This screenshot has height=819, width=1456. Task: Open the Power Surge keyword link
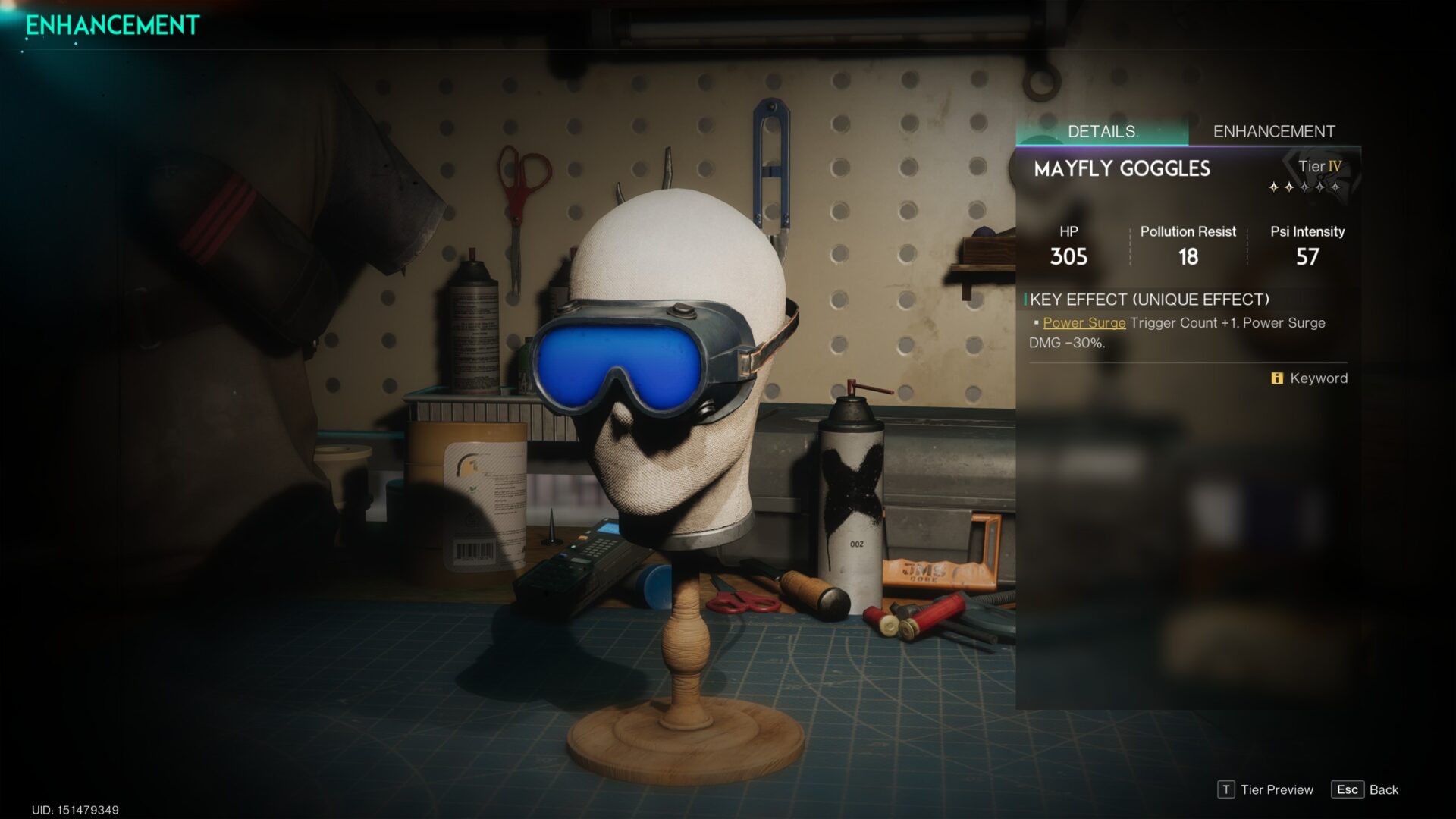[x=1084, y=323]
